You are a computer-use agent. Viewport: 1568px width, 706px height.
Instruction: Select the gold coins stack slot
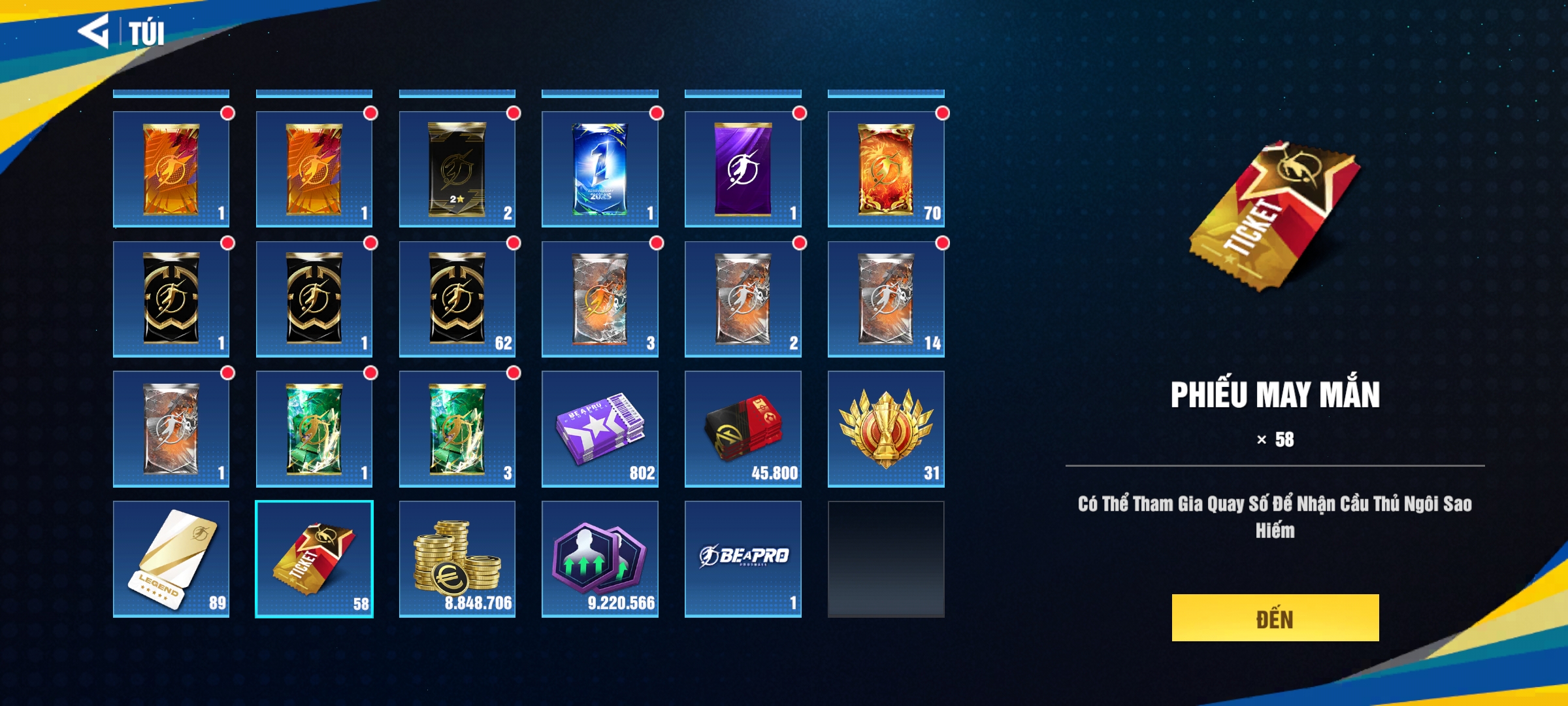pyautogui.click(x=457, y=559)
